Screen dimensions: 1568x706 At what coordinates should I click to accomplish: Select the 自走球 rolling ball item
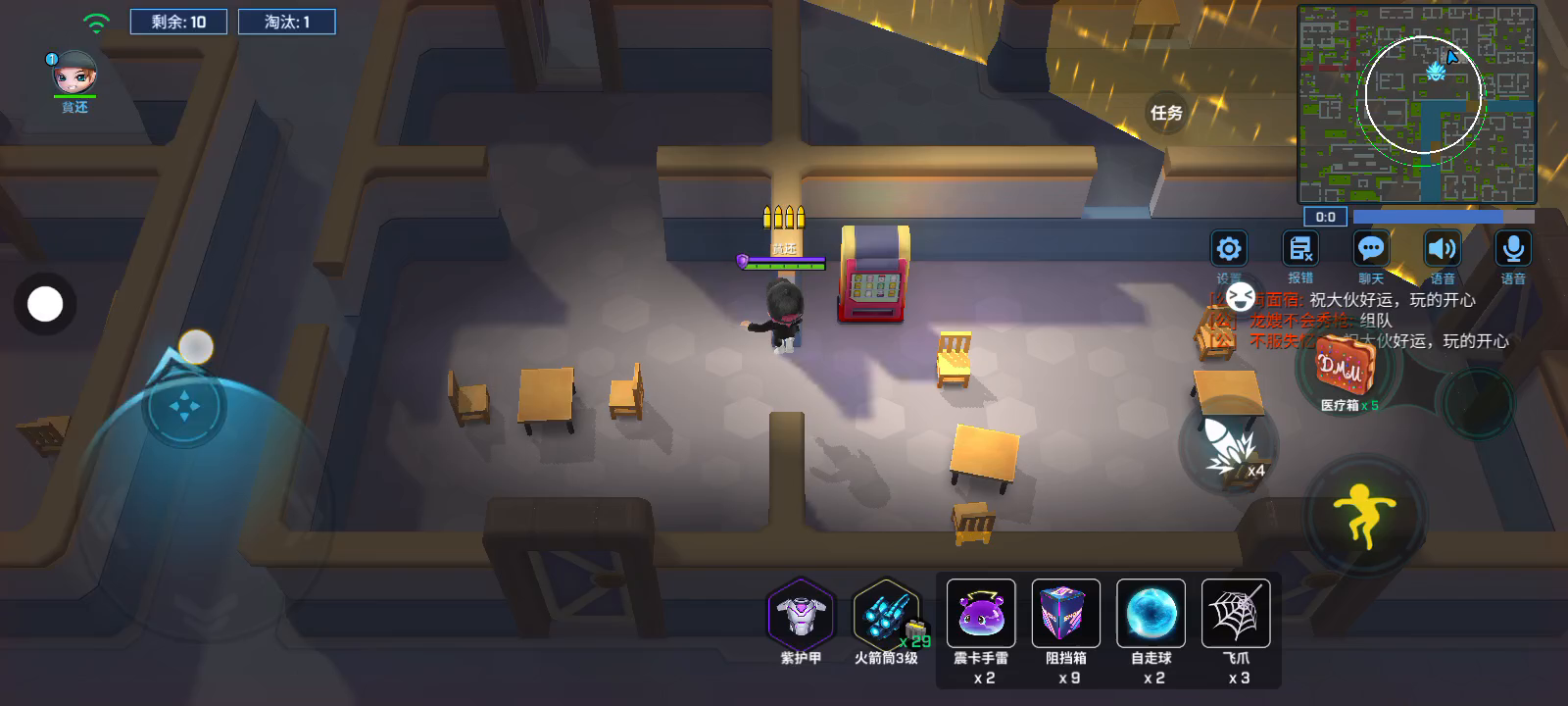point(1151,615)
